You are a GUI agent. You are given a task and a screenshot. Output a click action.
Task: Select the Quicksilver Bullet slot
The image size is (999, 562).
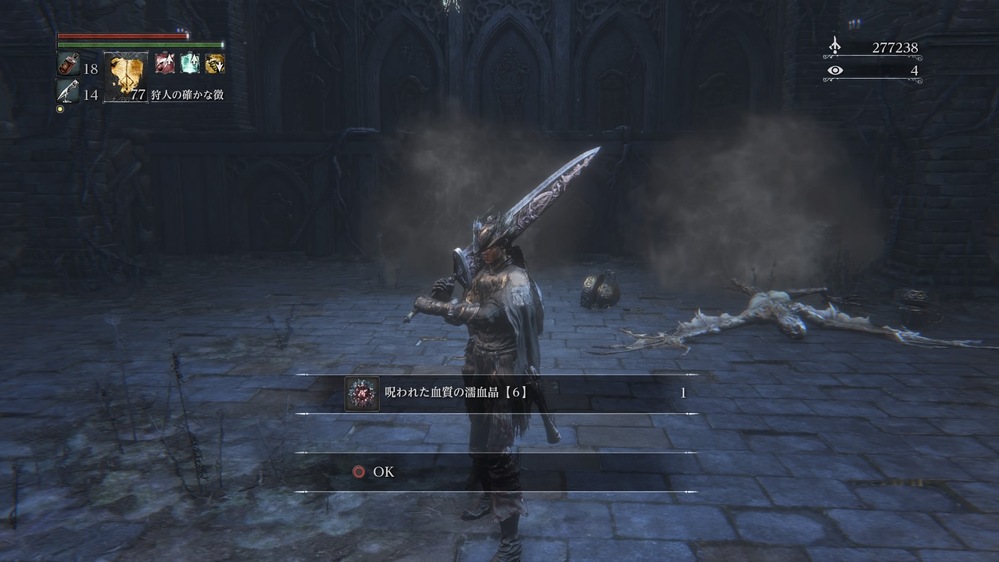(x=68, y=93)
